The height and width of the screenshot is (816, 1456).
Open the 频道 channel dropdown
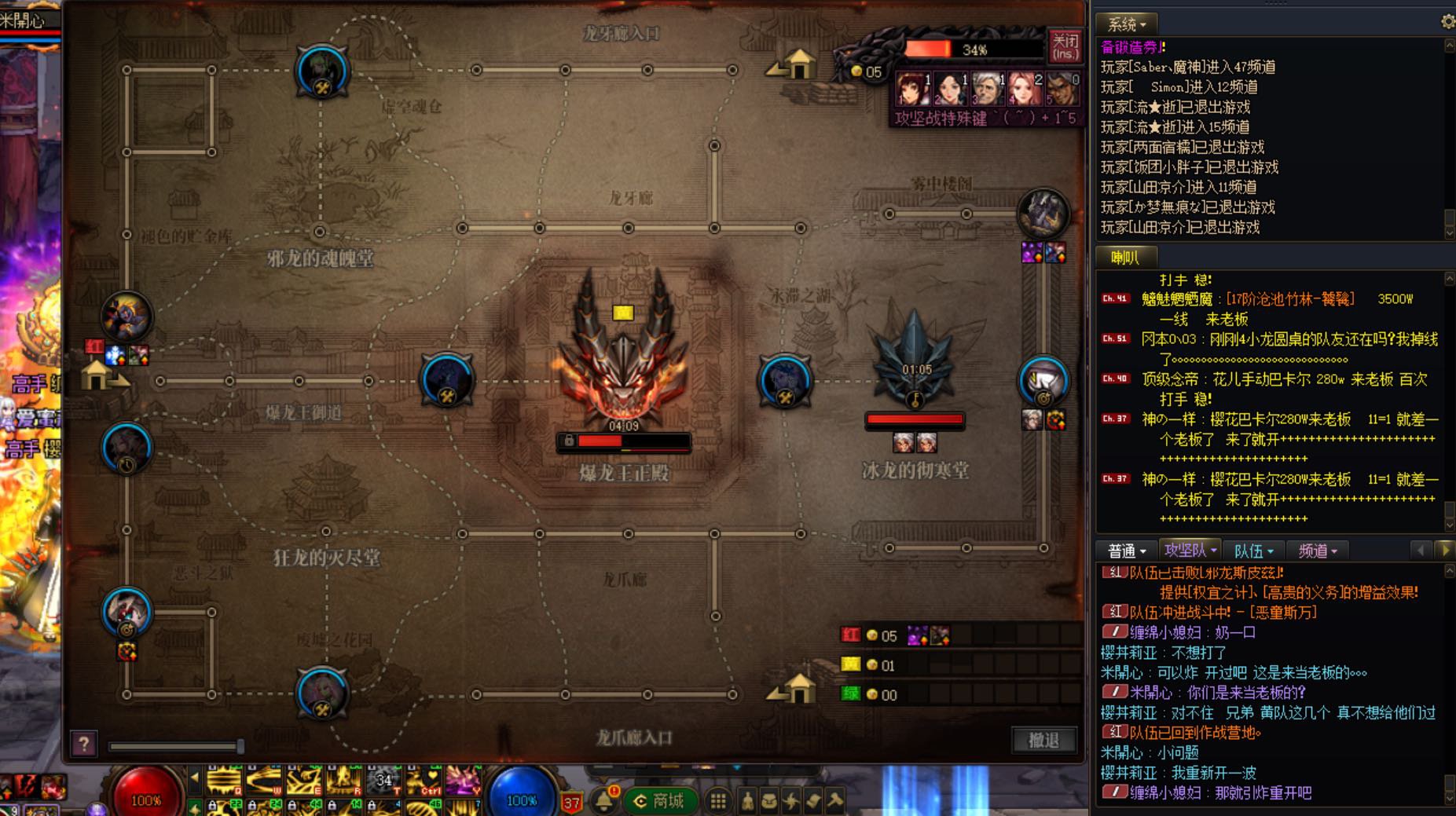[x=1317, y=551]
